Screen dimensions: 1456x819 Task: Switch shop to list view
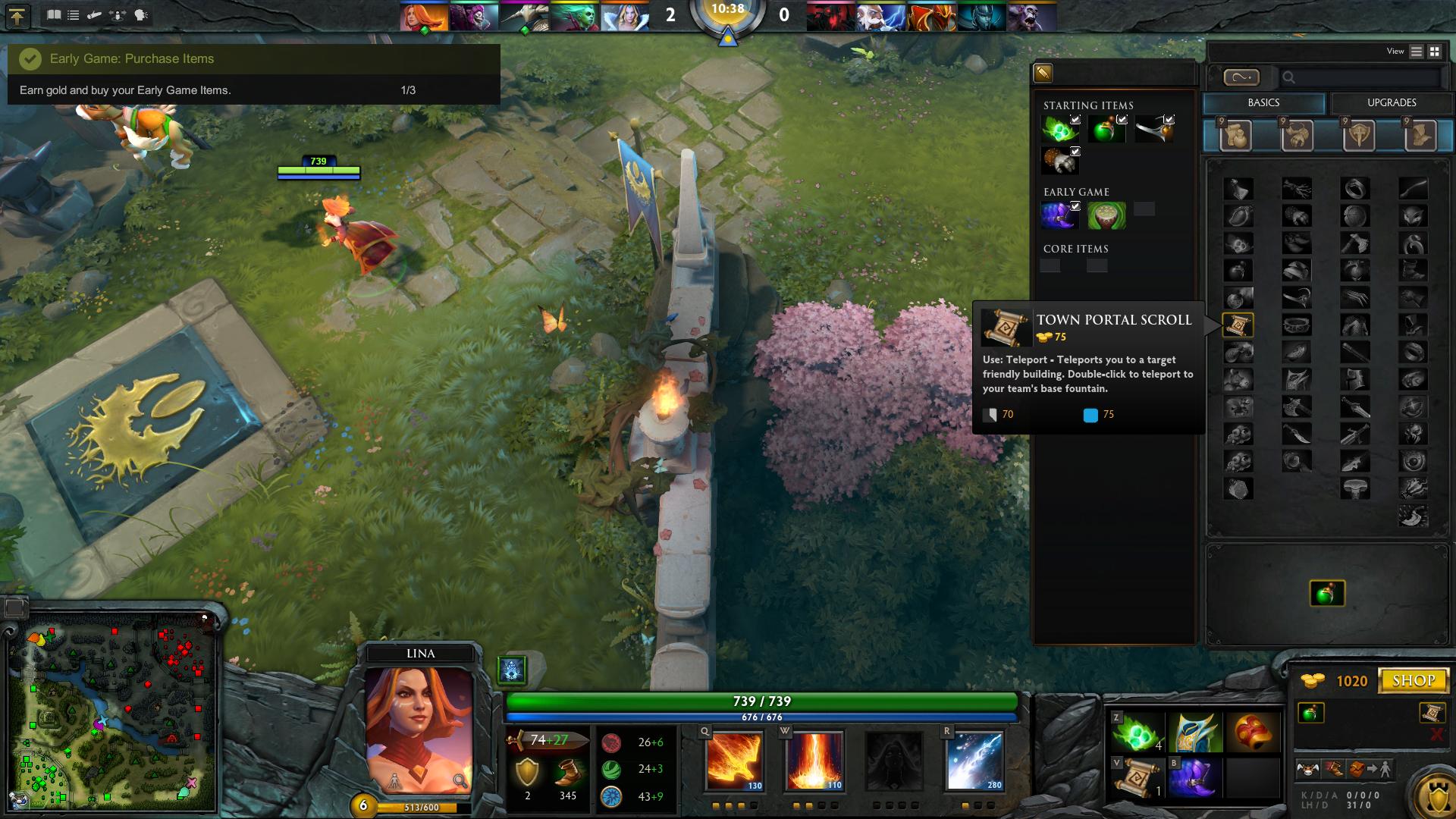click(1417, 52)
